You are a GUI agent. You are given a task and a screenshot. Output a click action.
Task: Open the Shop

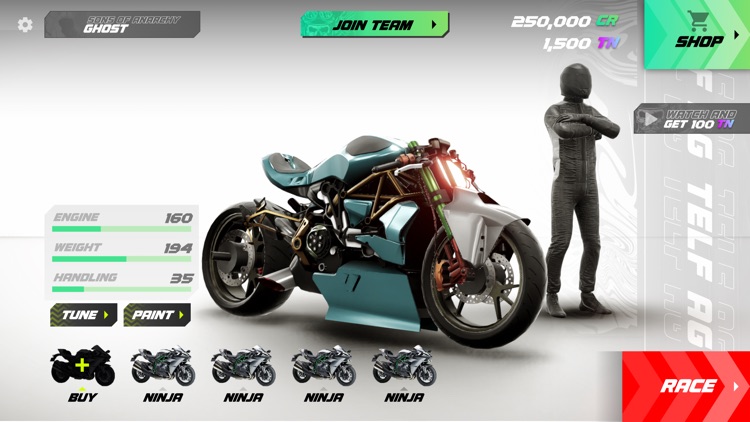pos(699,34)
